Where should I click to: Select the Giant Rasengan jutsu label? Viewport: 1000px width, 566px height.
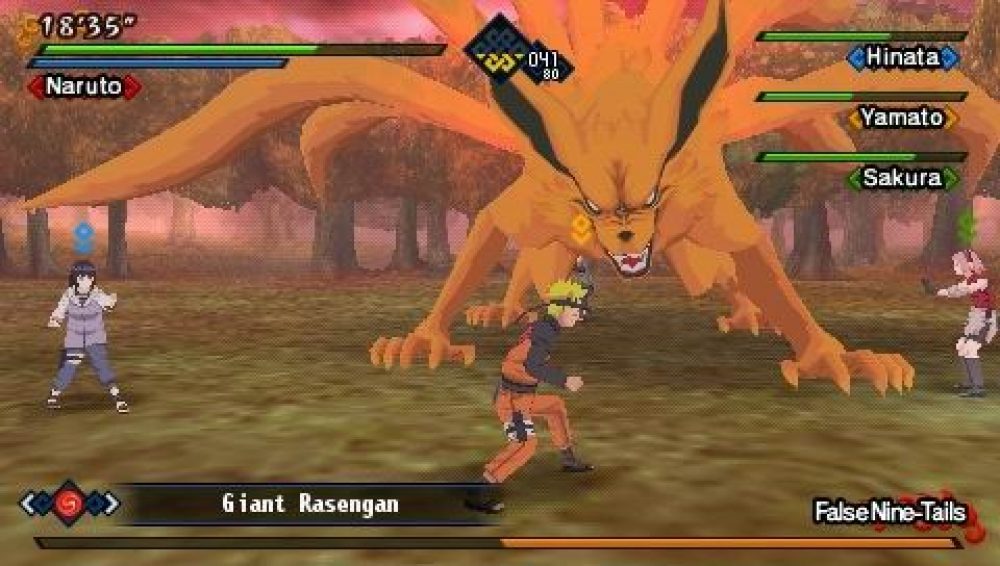click(x=309, y=503)
